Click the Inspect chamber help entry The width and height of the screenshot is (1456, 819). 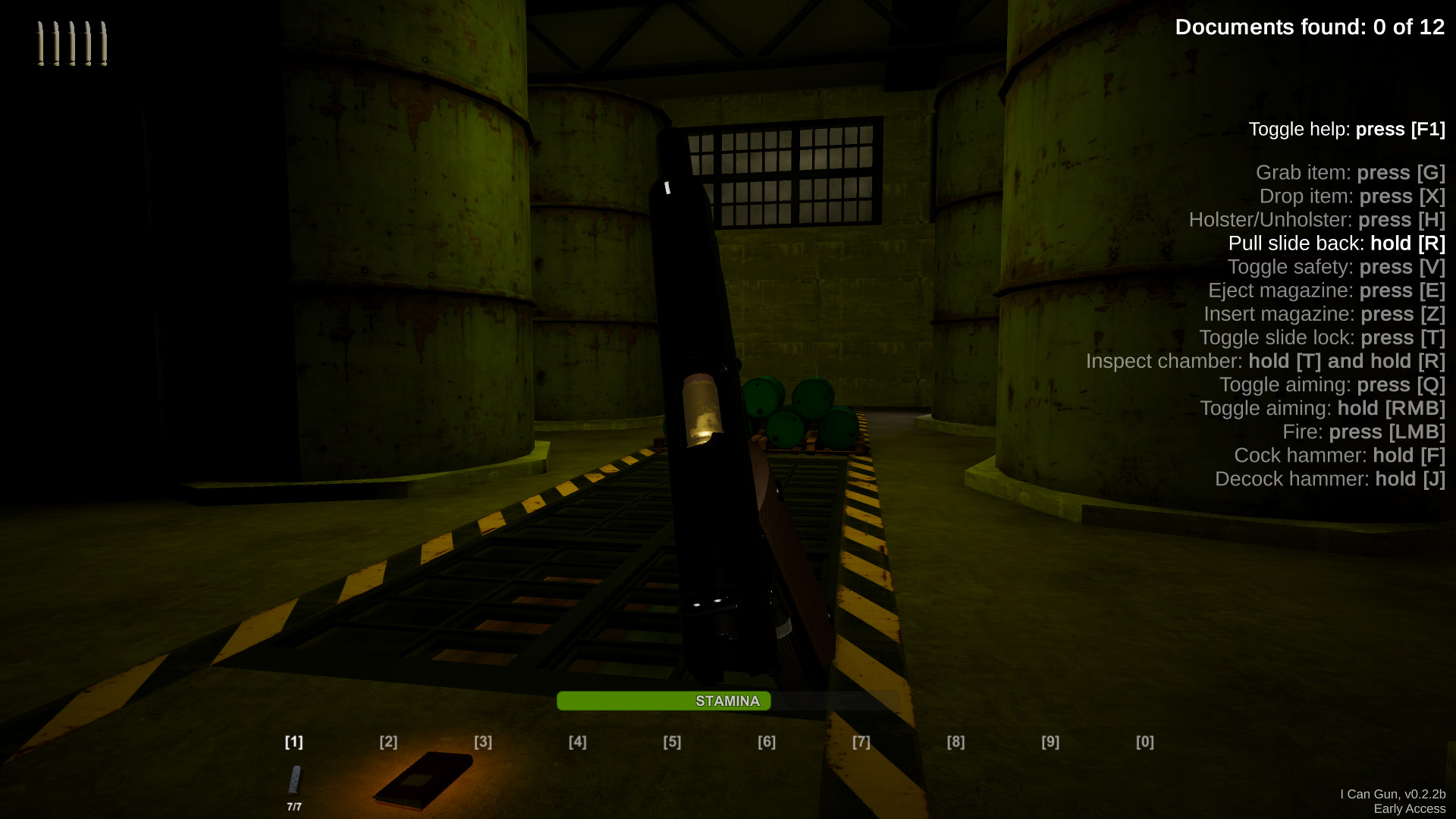pos(1265,361)
